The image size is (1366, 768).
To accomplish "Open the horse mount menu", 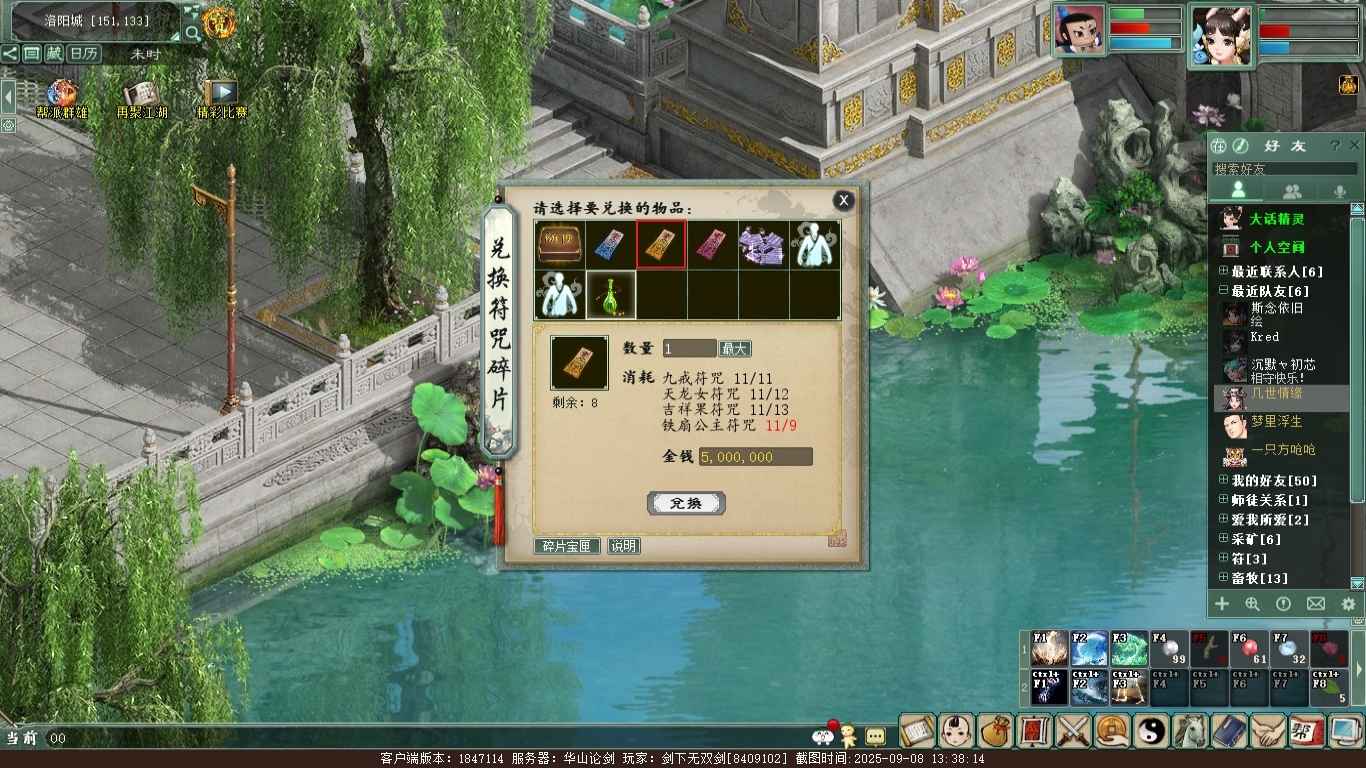I will tap(1190, 731).
